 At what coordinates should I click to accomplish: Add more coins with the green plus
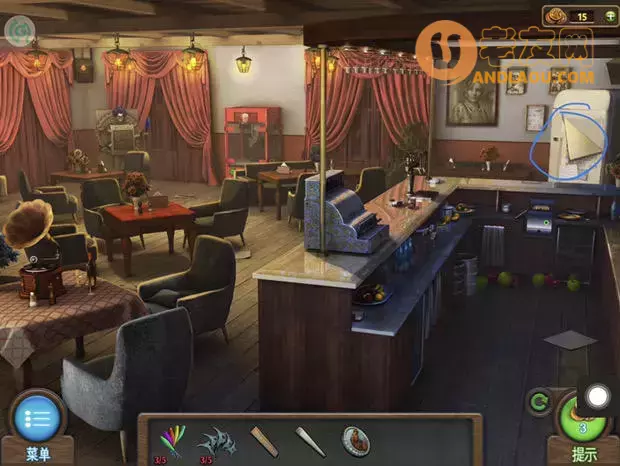609,15
